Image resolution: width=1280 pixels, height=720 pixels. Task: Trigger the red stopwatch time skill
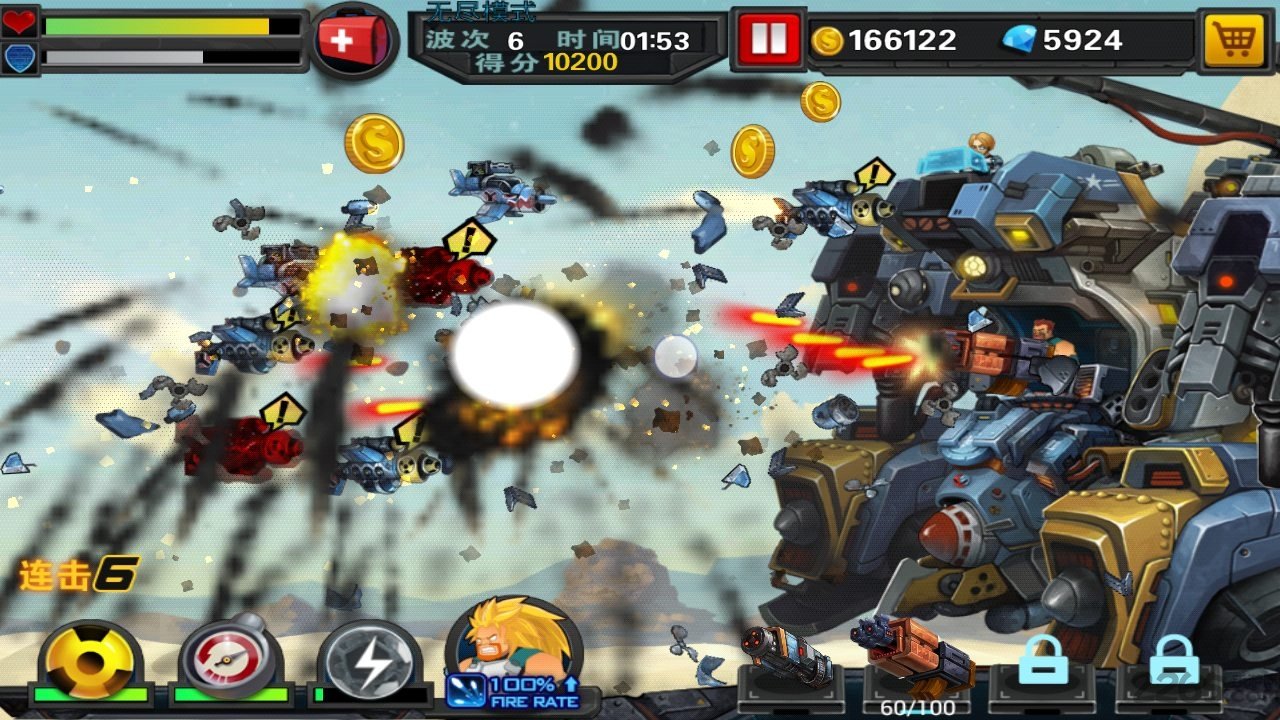229,660
